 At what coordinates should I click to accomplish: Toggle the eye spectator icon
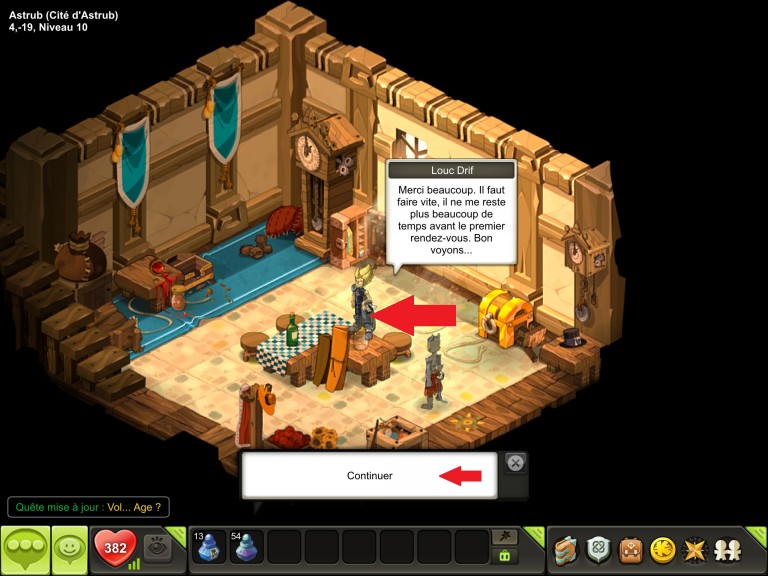[157, 547]
